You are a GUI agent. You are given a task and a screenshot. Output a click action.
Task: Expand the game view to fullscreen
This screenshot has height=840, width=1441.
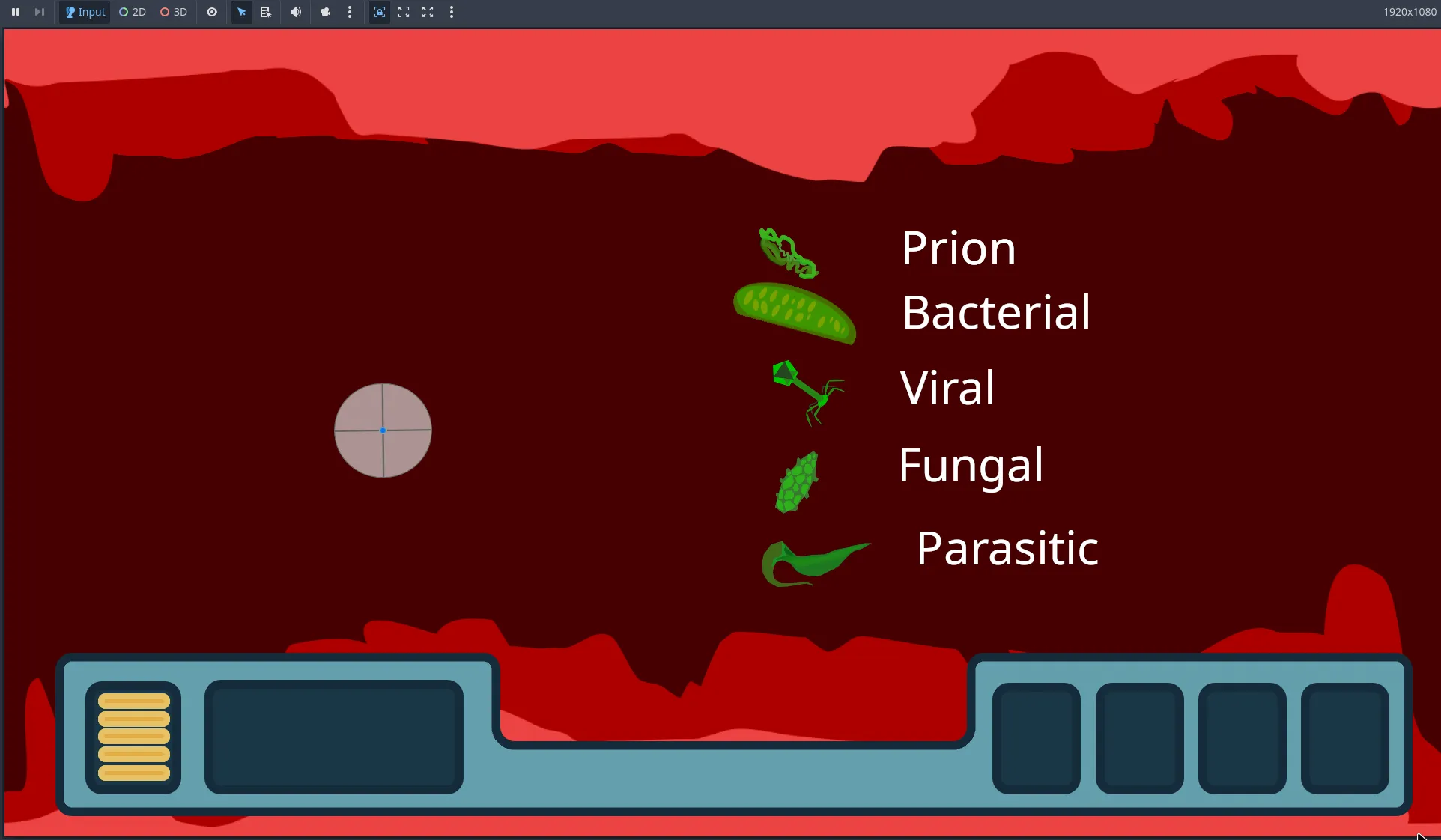(x=428, y=12)
